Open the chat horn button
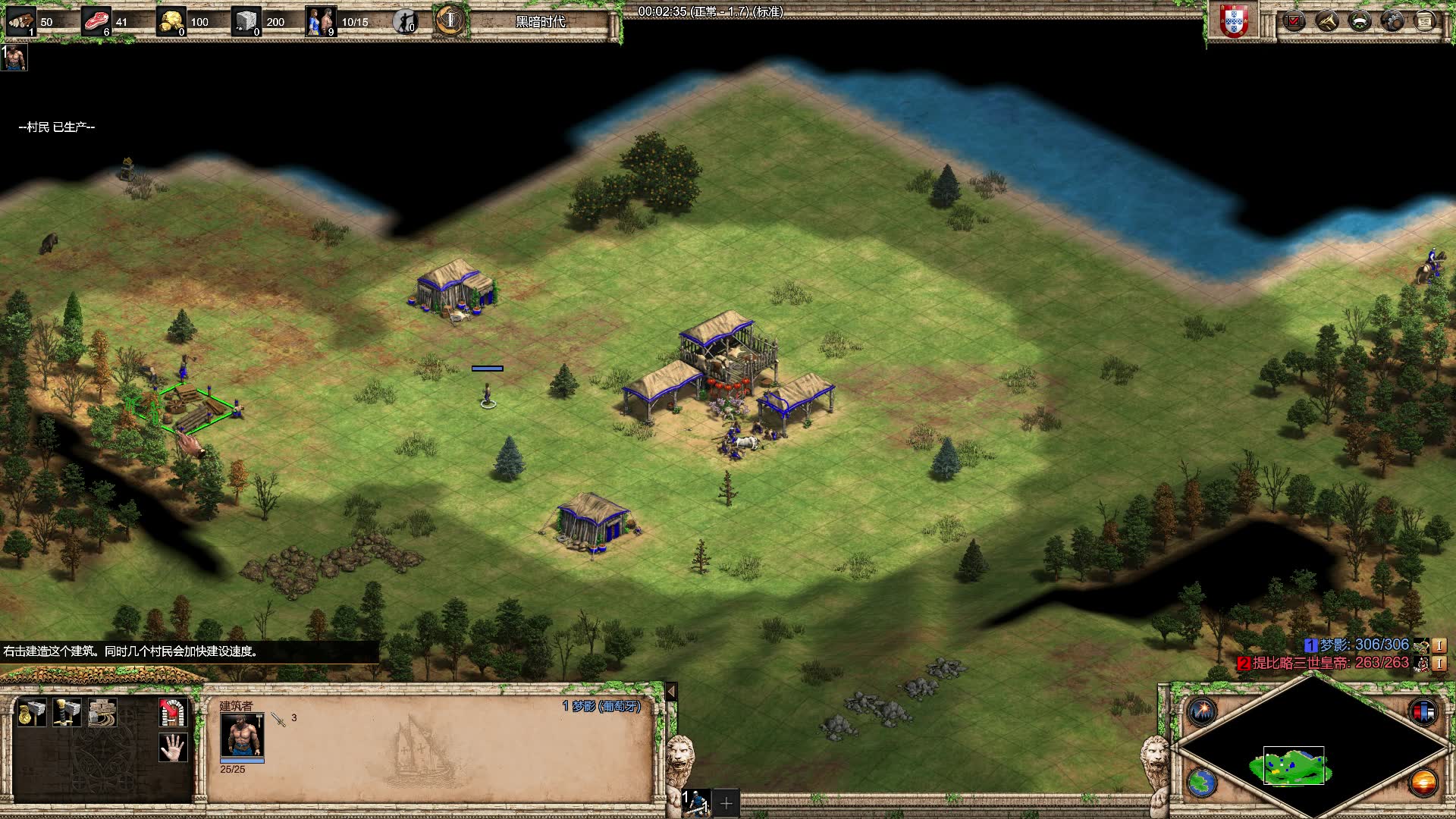 tap(1327, 21)
